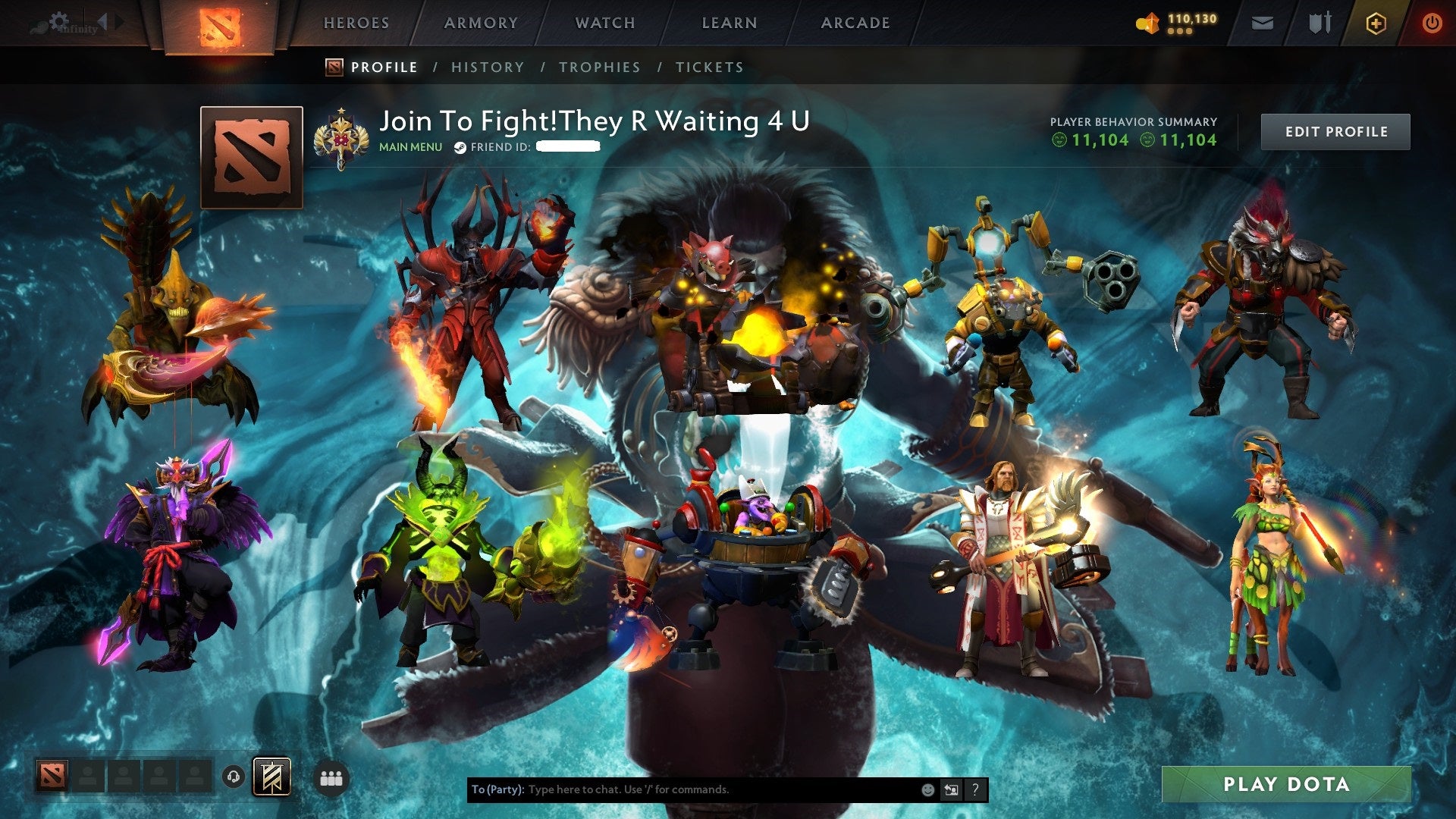This screenshot has height=819, width=1456.
Task: Switch to the HISTORY tab
Action: pyautogui.click(x=487, y=67)
